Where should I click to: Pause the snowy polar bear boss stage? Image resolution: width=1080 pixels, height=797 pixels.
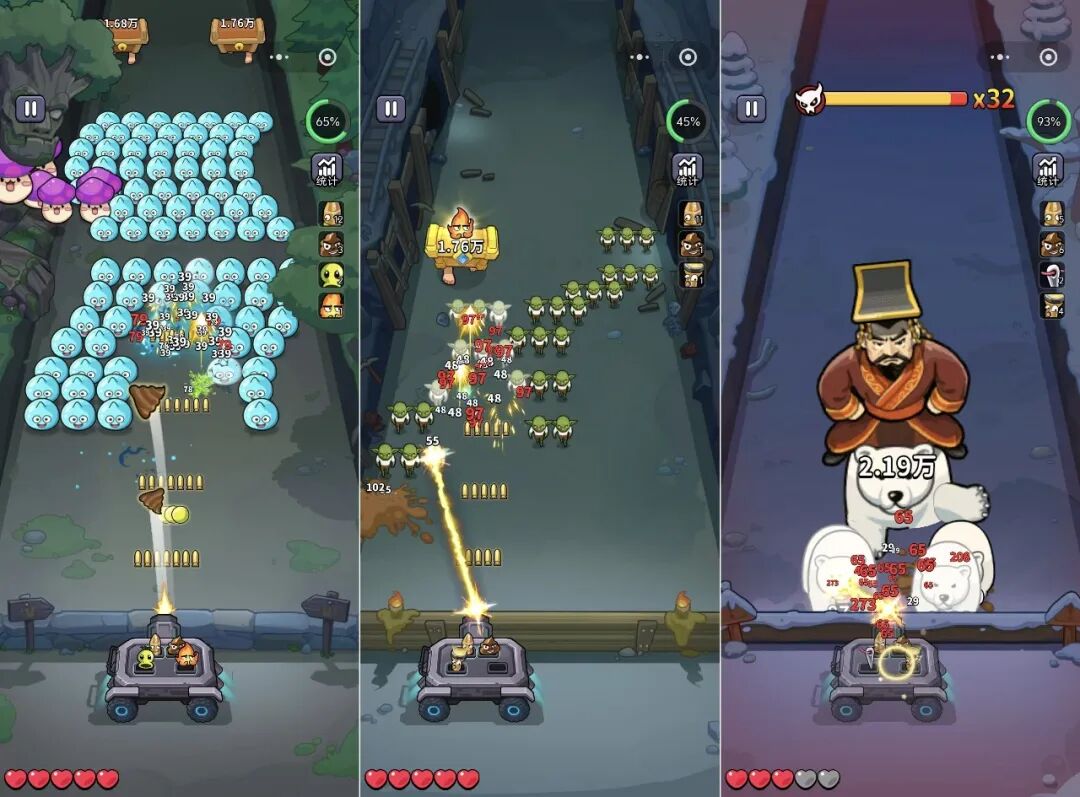[751, 108]
